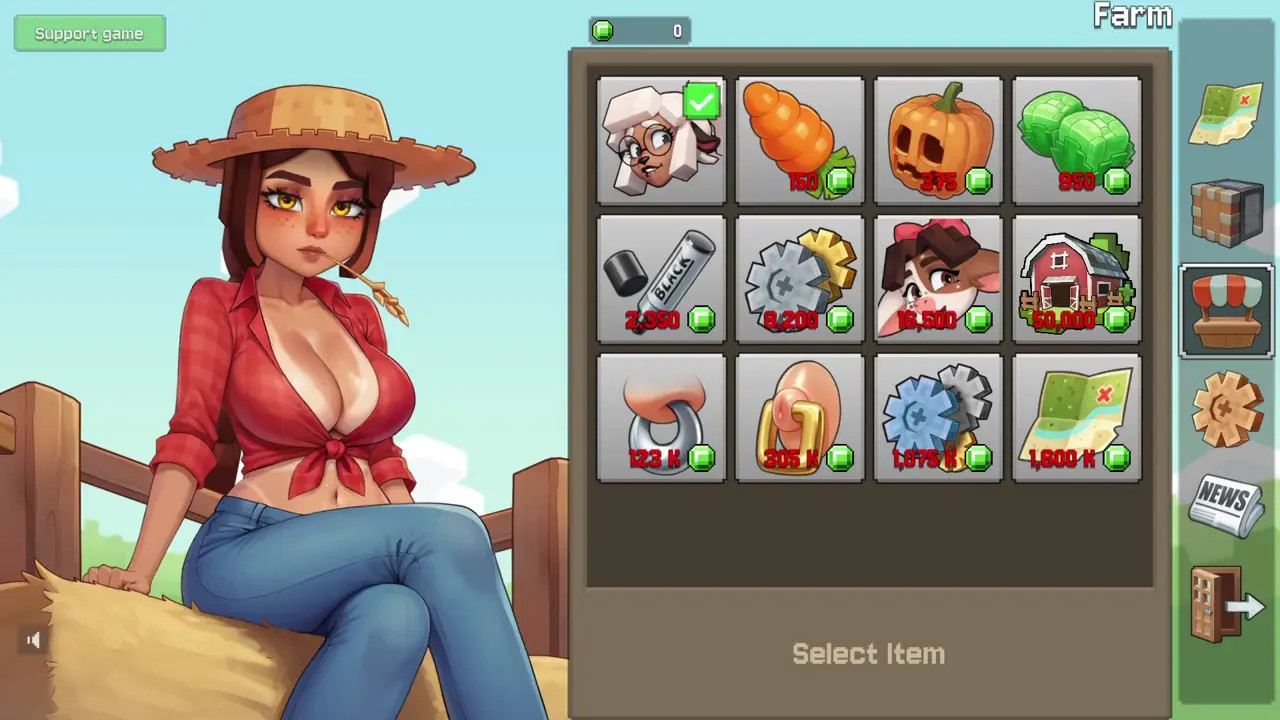Open the storage crate tab
The image size is (1280, 720).
click(1227, 212)
